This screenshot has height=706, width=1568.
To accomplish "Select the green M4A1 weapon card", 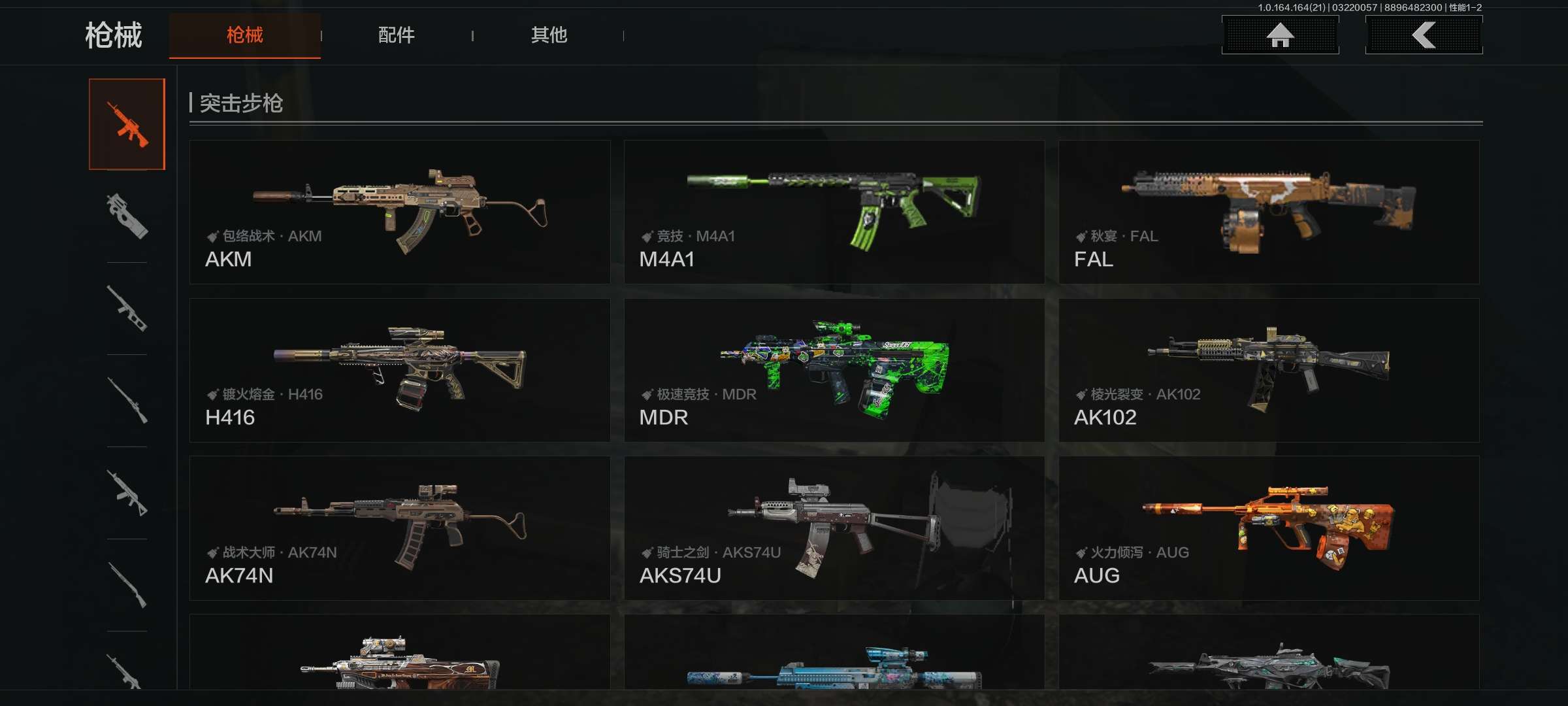I will click(x=834, y=212).
